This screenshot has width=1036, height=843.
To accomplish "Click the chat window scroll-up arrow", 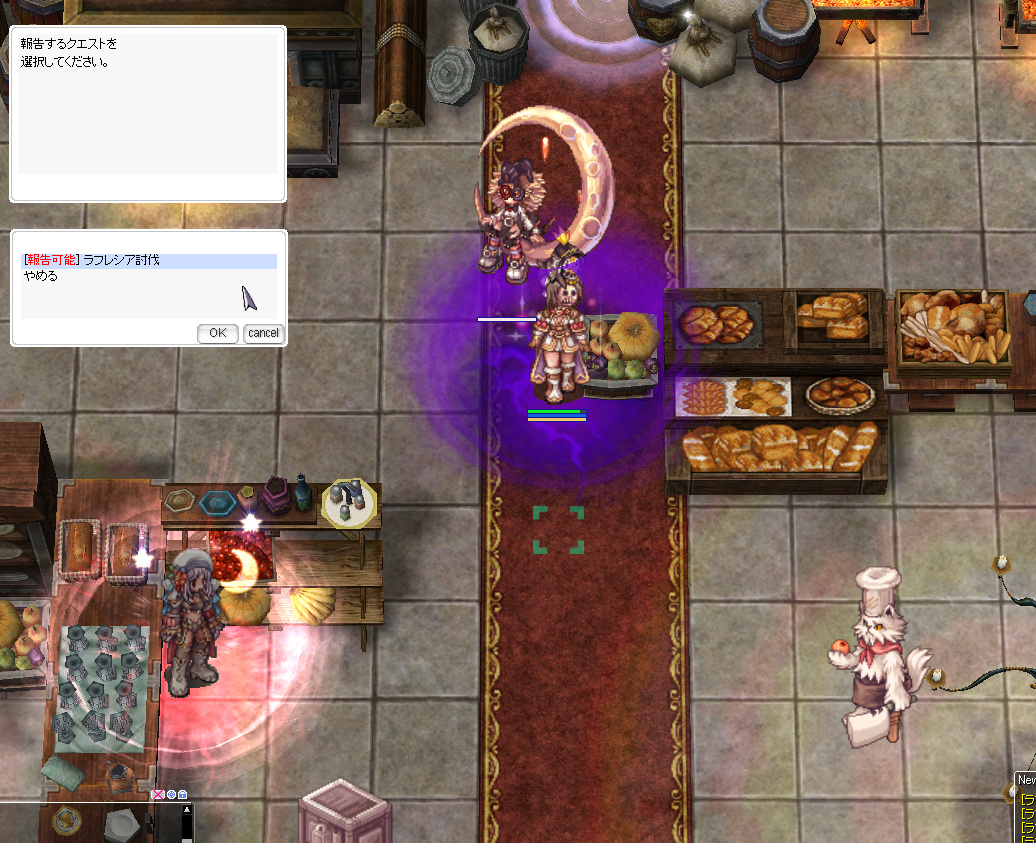I will click(187, 811).
